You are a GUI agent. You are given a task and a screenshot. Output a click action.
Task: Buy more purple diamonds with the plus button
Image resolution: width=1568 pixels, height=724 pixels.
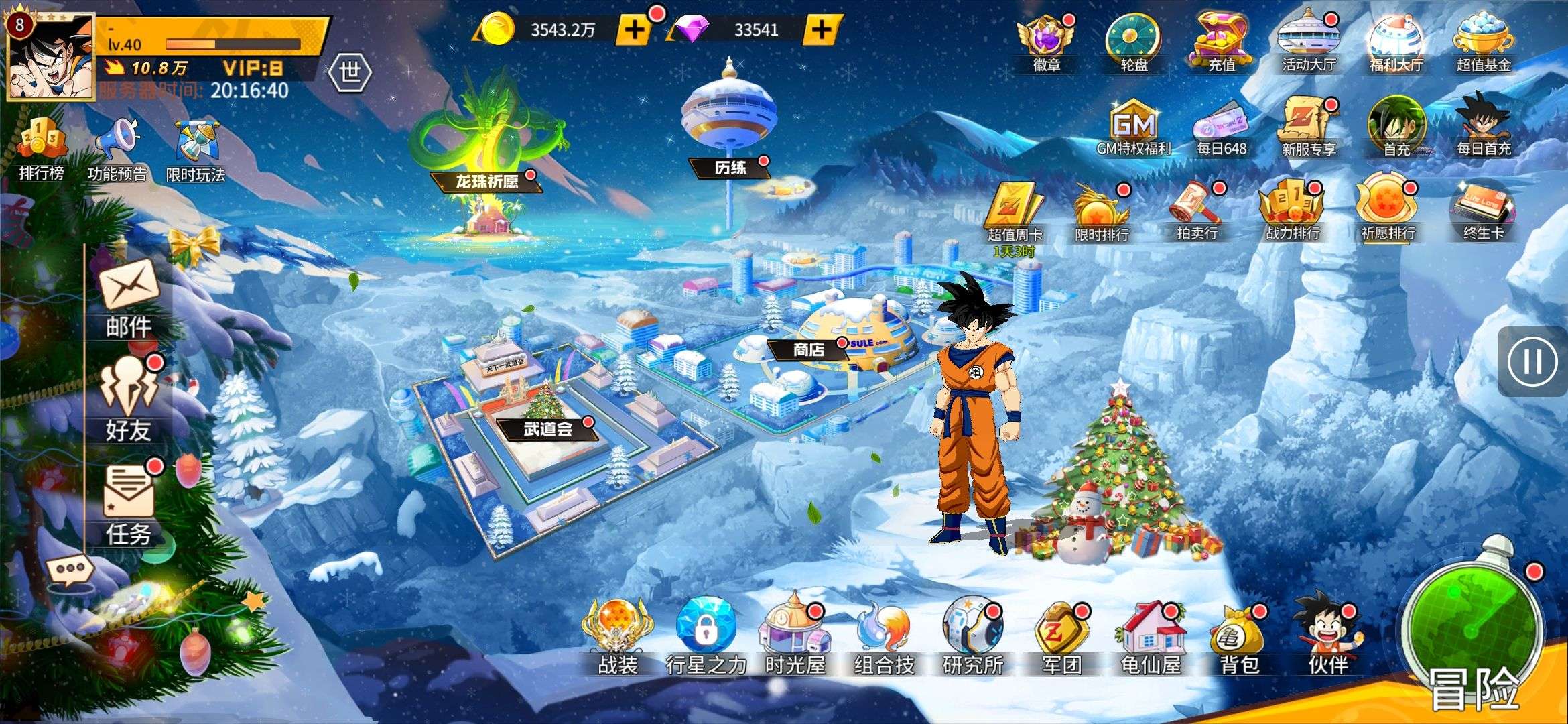(x=821, y=29)
